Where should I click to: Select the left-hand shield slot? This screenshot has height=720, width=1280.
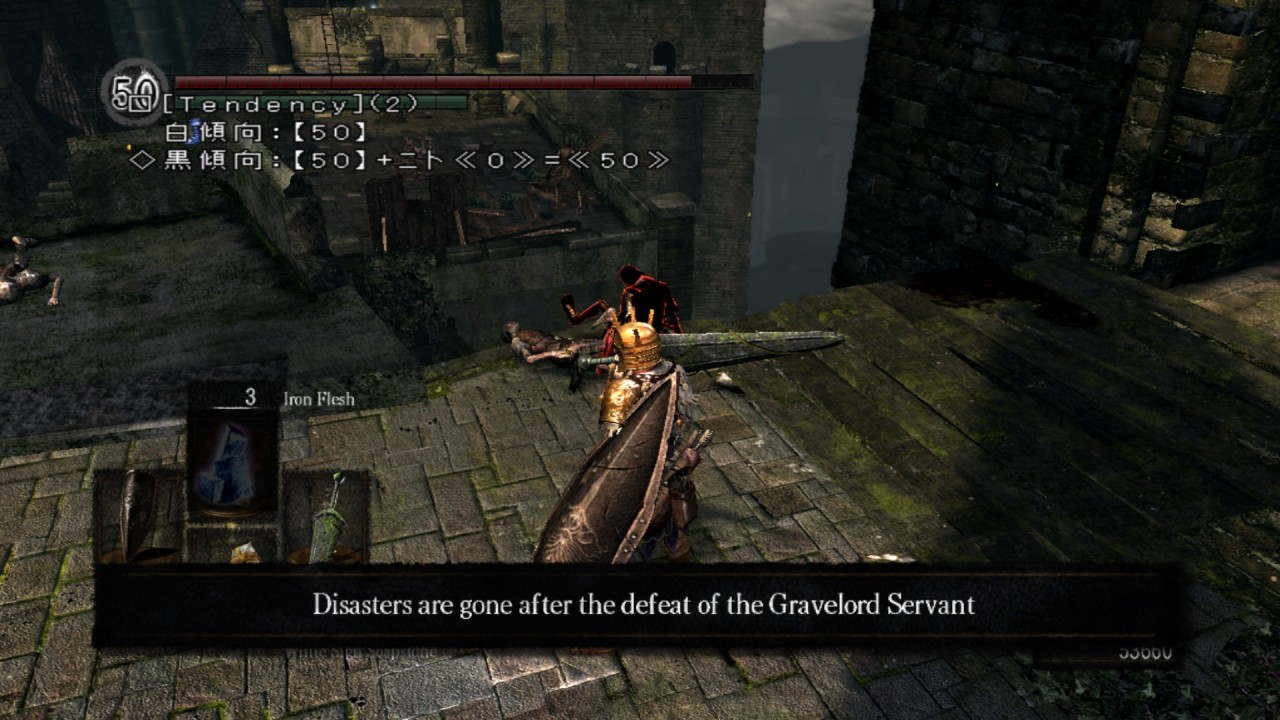[x=139, y=513]
